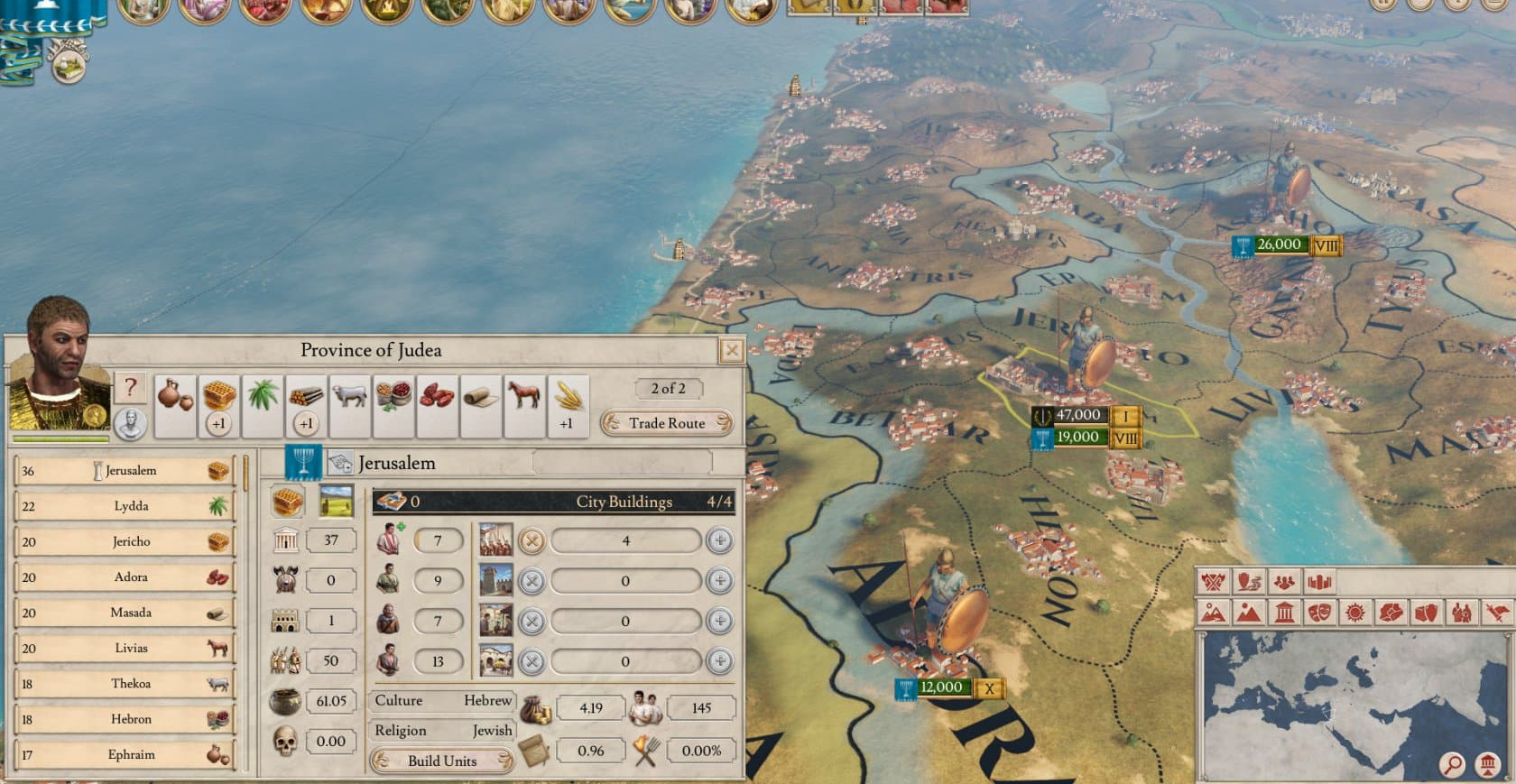1516x784 pixels.
Task: Add a building in the top row
Action: (719, 540)
